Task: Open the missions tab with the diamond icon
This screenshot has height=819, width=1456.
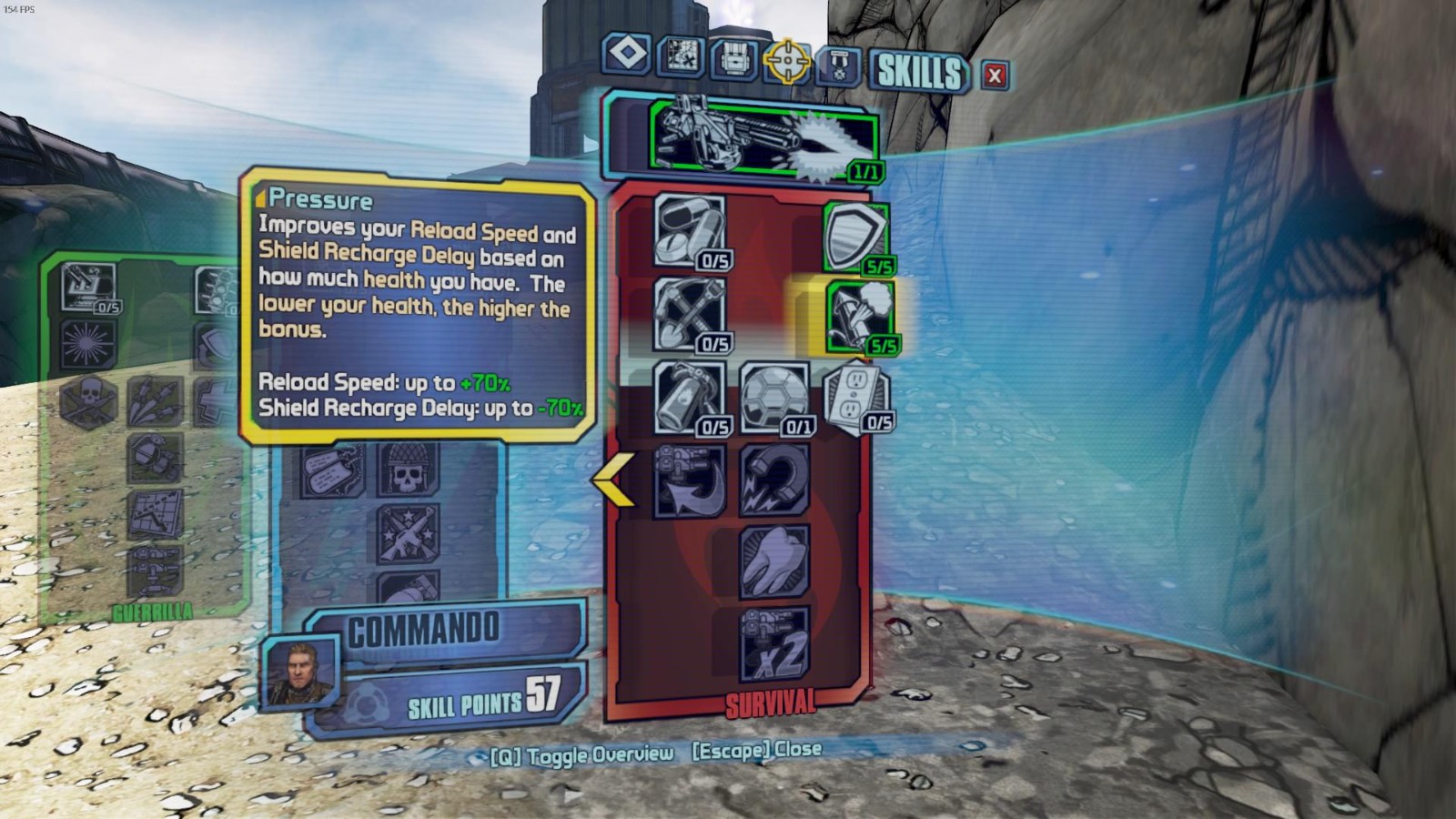Action: click(x=626, y=54)
